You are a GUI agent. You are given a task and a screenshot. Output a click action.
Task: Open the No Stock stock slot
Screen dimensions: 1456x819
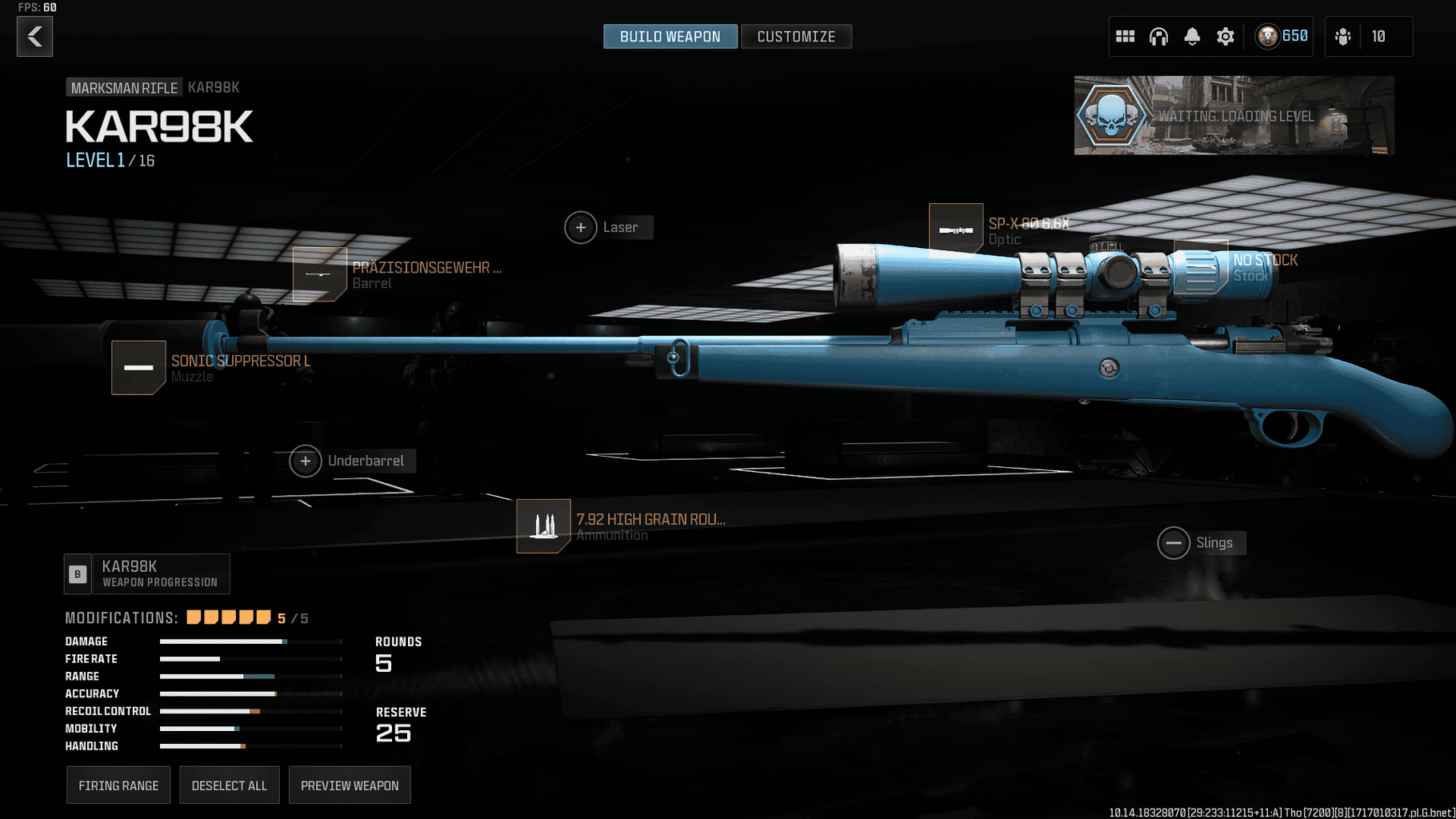coord(1201,266)
